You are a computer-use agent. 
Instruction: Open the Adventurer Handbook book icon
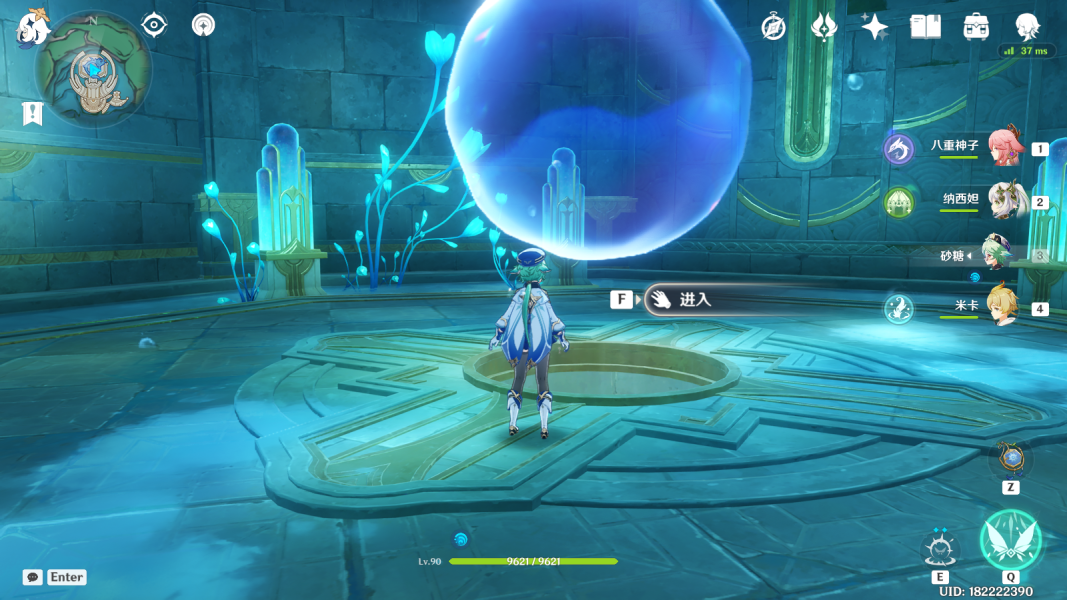coord(925,27)
